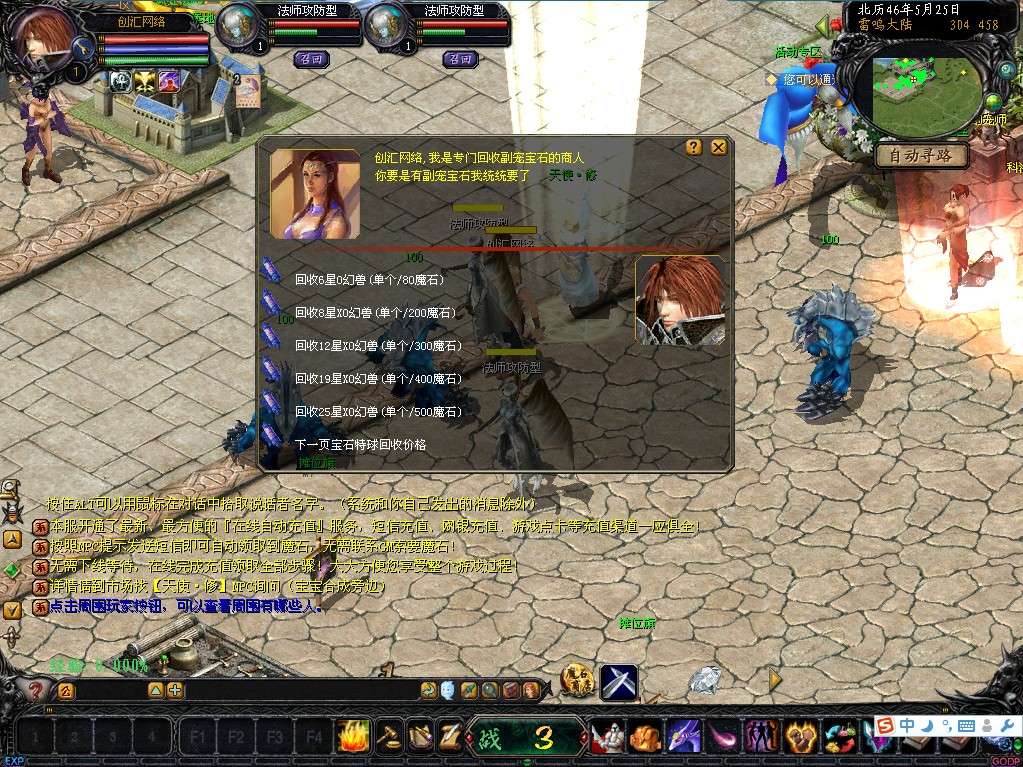The width and height of the screenshot is (1023, 767).
Task: Choose 回收8星X0幻兽 for 200 魔石
Action: tap(370, 313)
